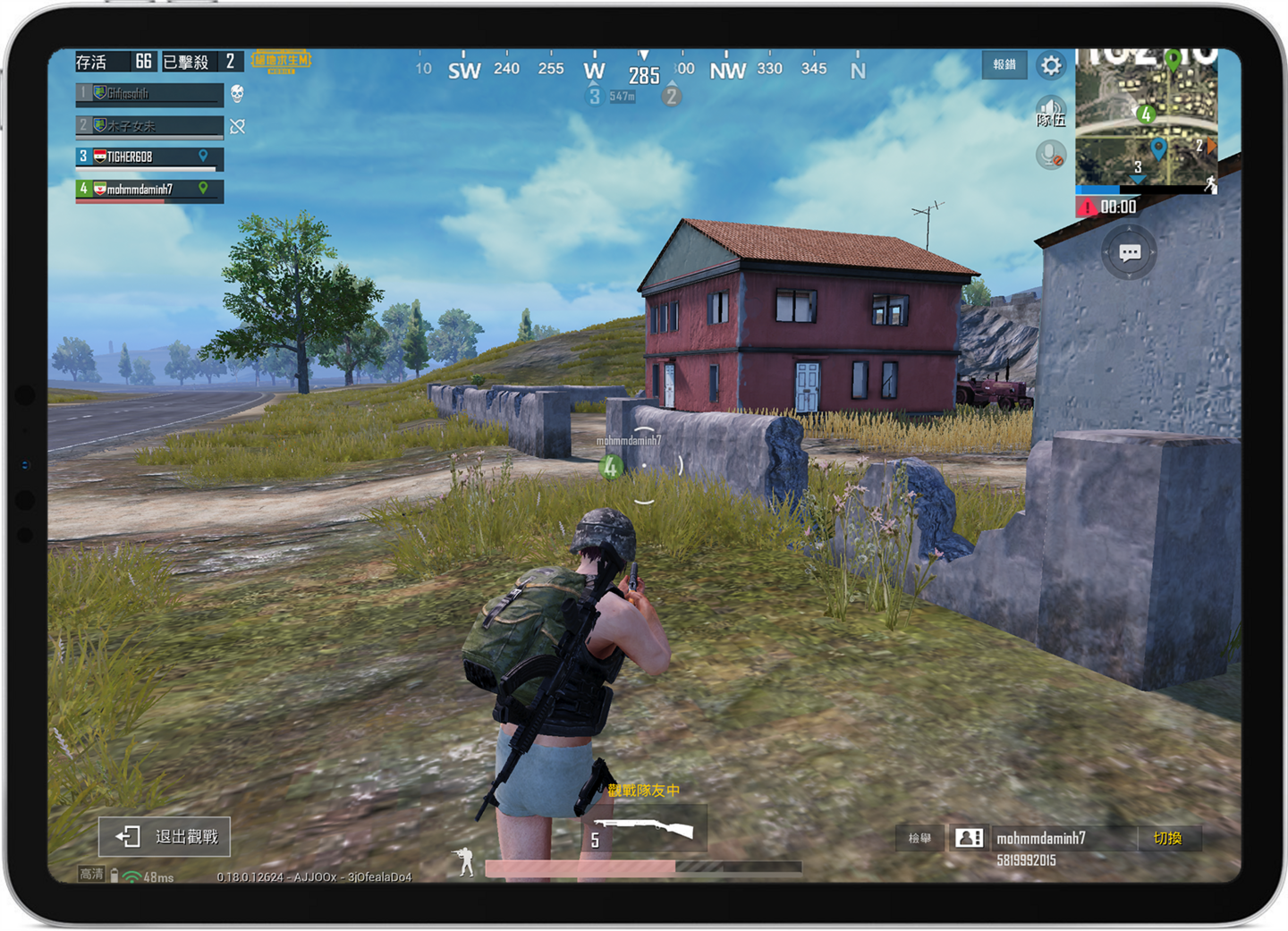Screen dimensions: 1288x931
Task: Exit spectating with the 退出觀戰 button
Action: click(x=165, y=836)
